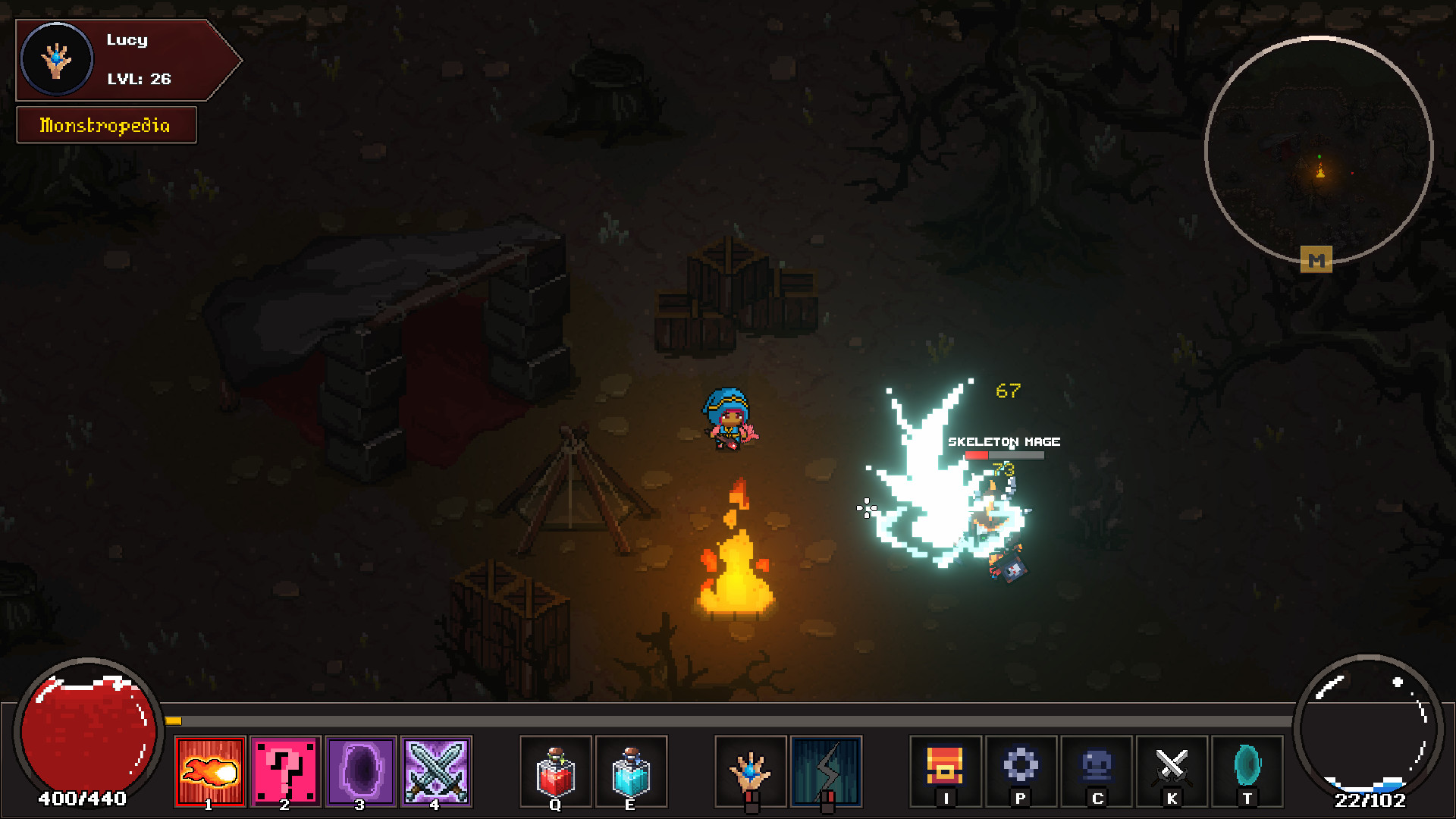
Task: Drink the blue mana potion bound to E
Action: coord(629,768)
